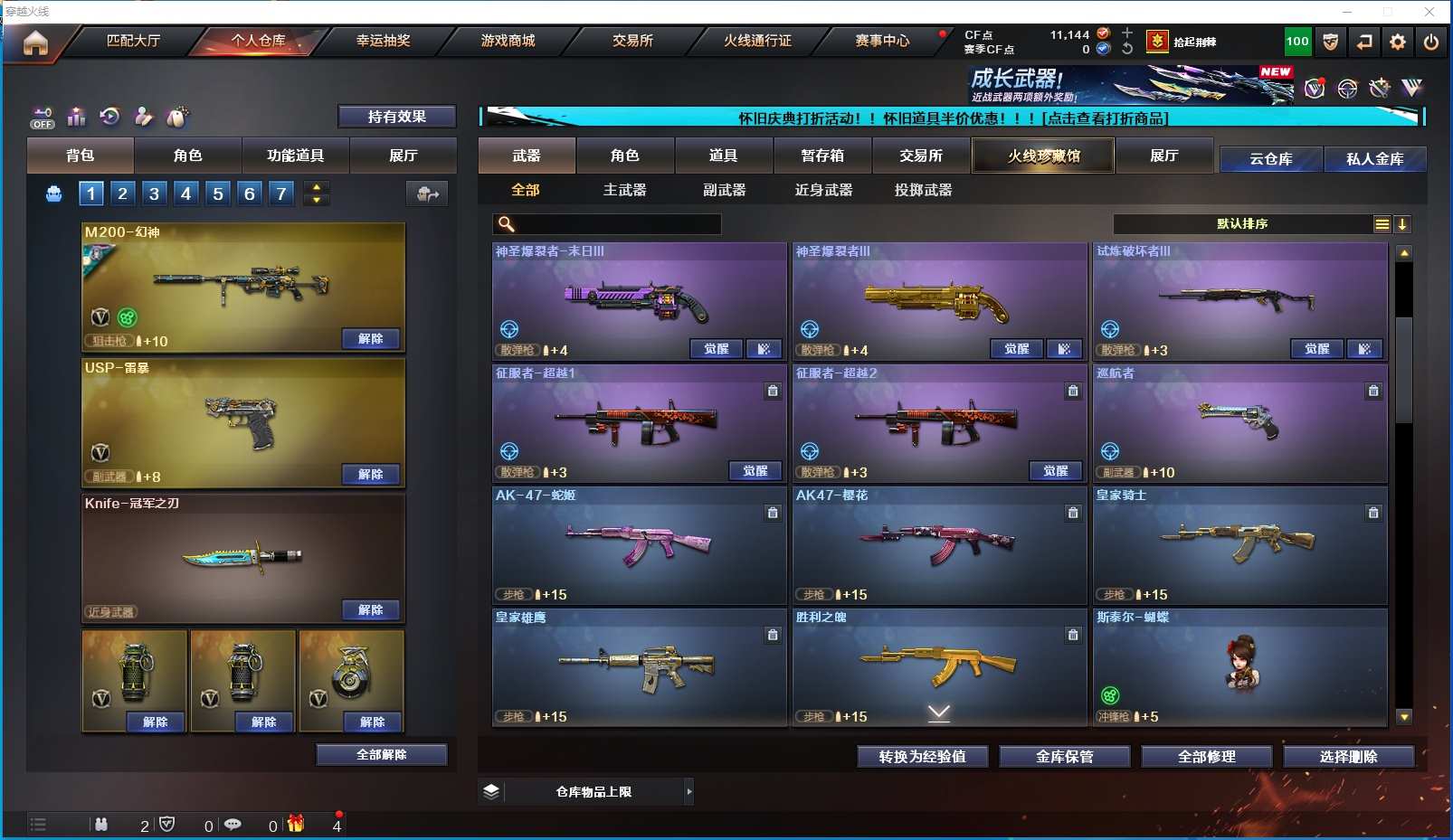Viewport: 1453px width, 840px height.
Task: Unequip the M200-幻神 sniper rifle
Action: pyautogui.click(x=370, y=339)
